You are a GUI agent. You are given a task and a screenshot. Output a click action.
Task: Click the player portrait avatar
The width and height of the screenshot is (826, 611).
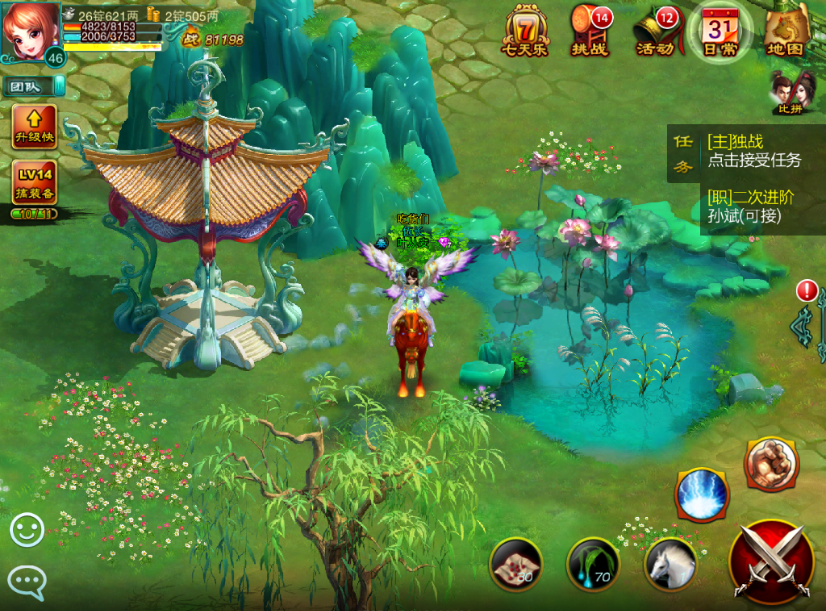(30, 30)
